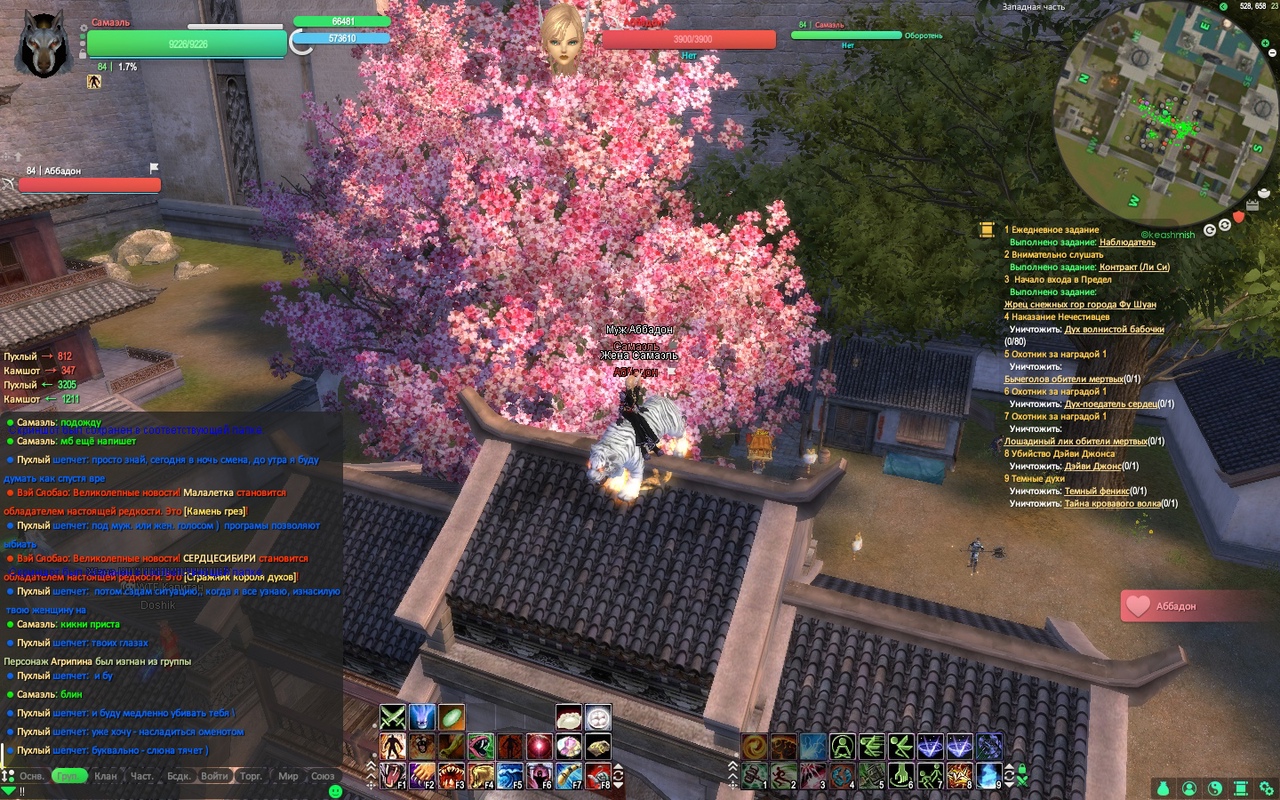Open the Наблюдатель quest link
This screenshot has height=800, width=1280.
click(x=1127, y=242)
